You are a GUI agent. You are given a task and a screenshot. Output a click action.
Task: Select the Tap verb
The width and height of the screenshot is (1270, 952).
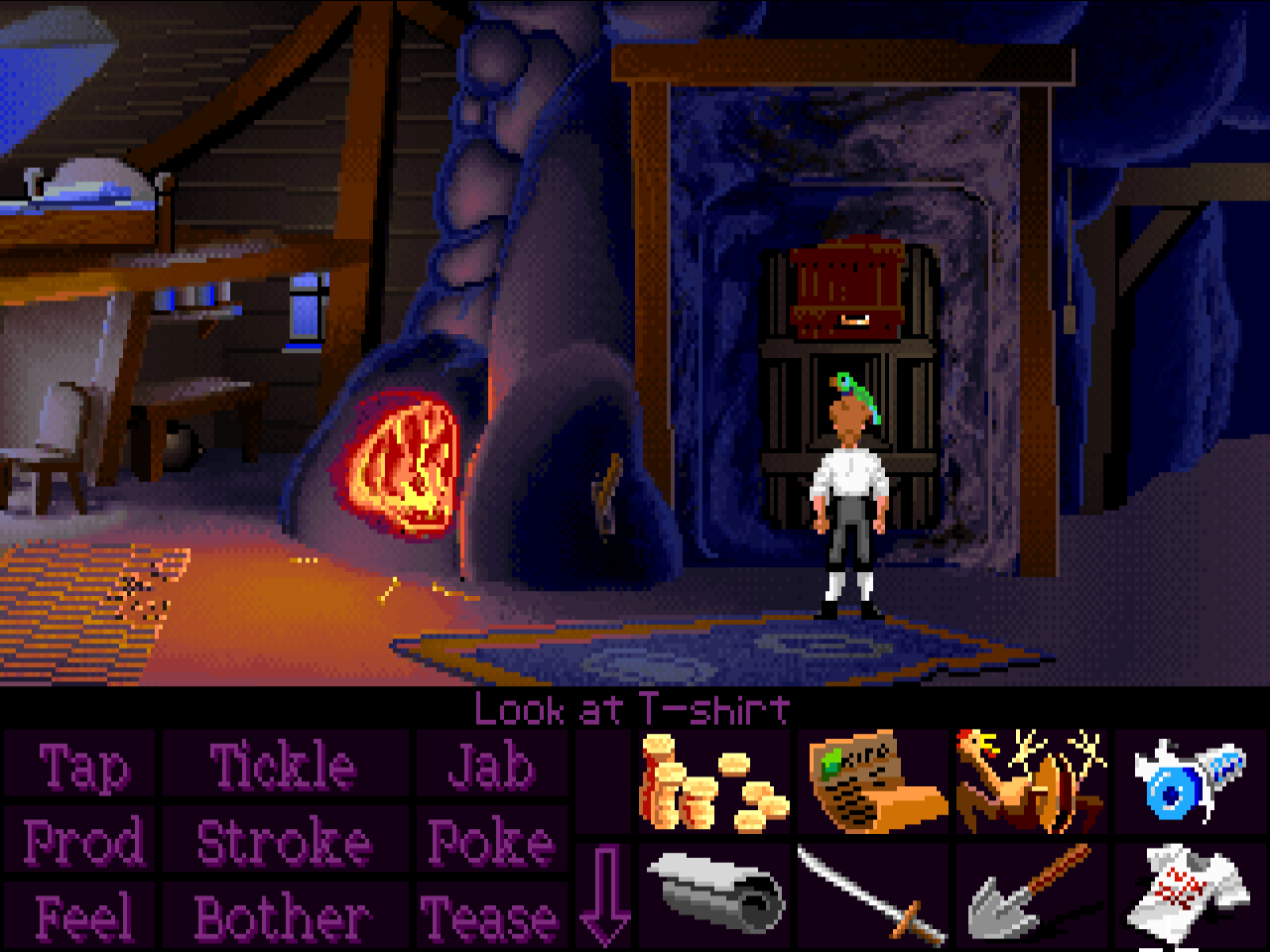pyautogui.click(x=82, y=768)
